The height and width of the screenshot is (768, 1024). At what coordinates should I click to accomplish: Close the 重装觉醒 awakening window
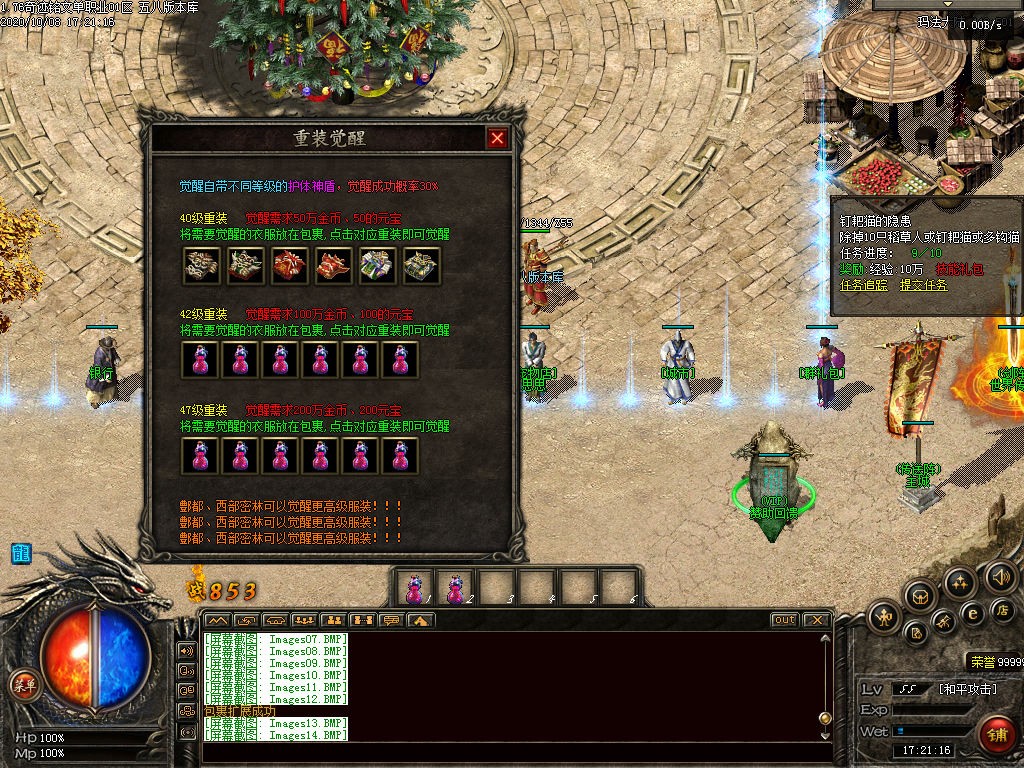(497, 139)
